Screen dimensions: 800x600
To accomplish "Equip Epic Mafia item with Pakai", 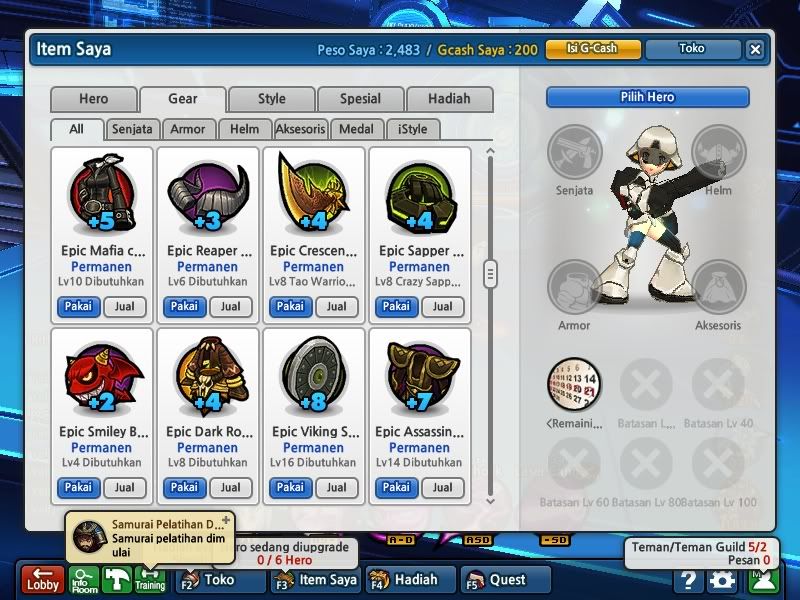I will pos(78,307).
